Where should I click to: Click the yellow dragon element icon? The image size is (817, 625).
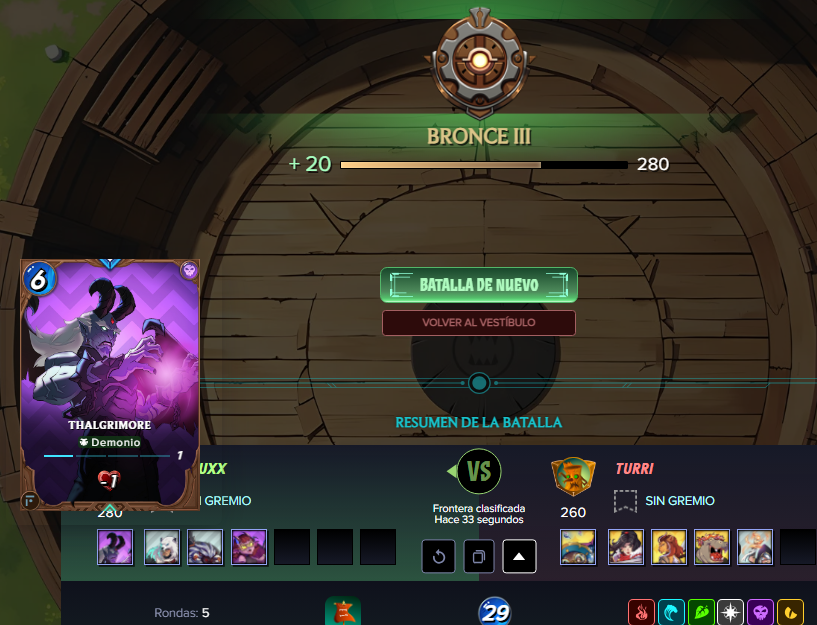791,612
